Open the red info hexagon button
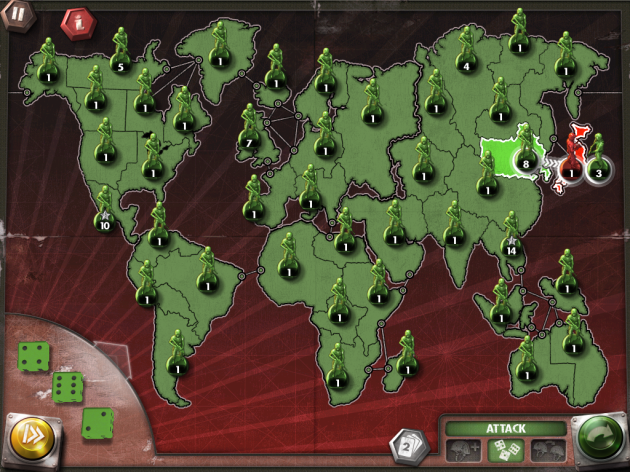This screenshot has width=630, height=472. [75, 20]
